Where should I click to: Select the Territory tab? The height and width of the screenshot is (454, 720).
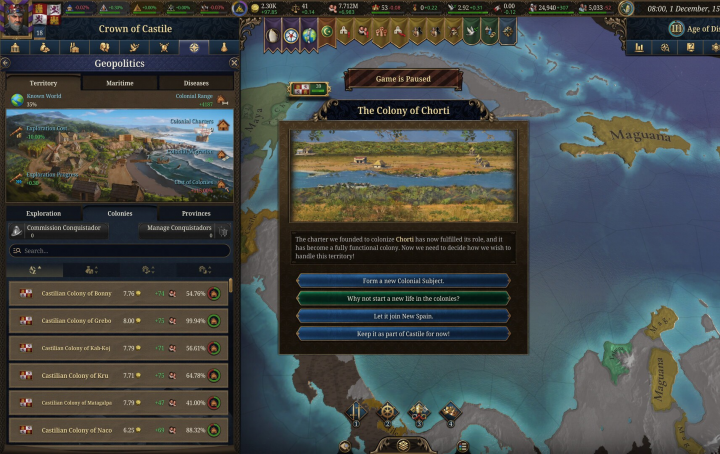pyautogui.click(x=43, y=83)
